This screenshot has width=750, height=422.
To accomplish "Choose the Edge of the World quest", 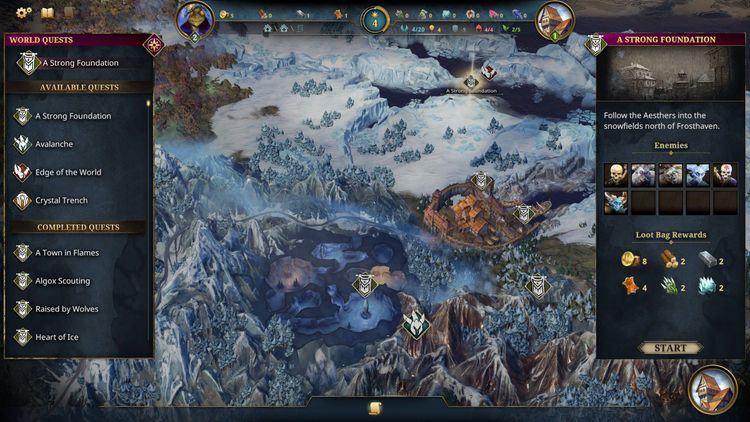I will point(68,172).
